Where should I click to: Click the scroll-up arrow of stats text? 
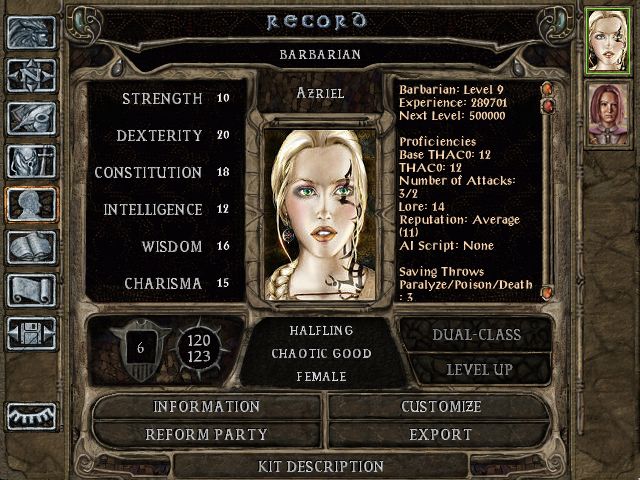pos(547,89)
